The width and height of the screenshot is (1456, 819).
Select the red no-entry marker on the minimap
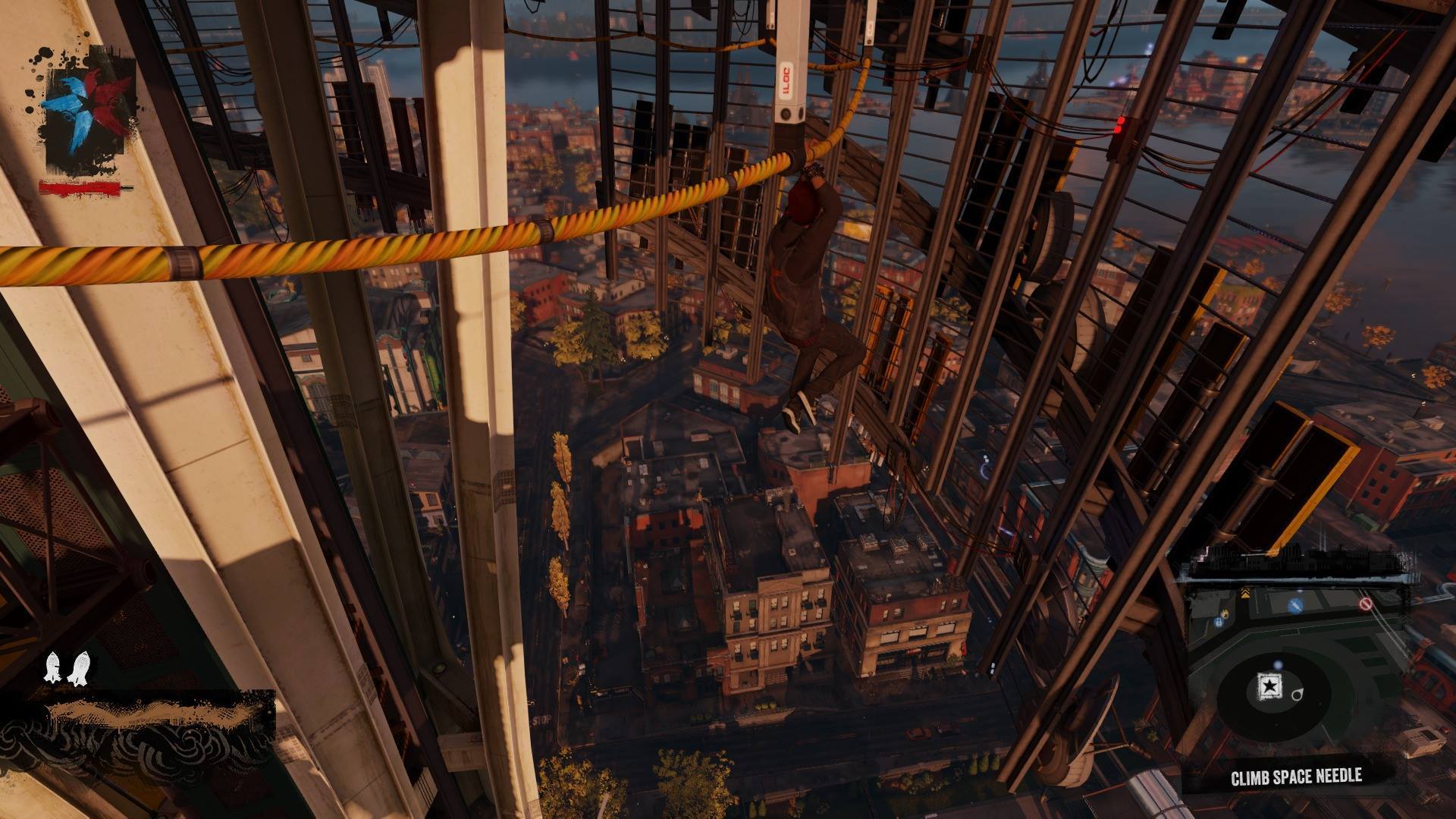(x=1366, y=604)
